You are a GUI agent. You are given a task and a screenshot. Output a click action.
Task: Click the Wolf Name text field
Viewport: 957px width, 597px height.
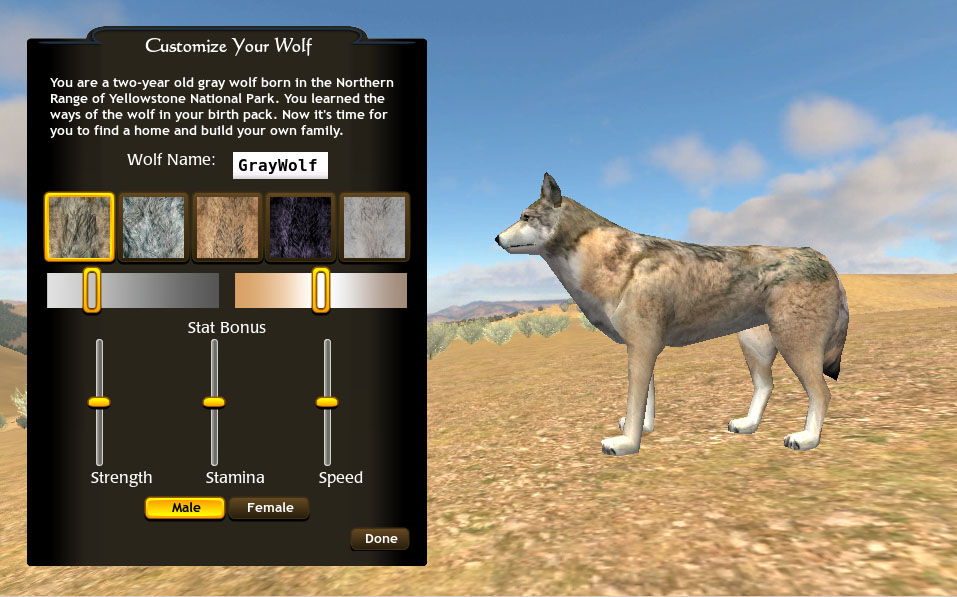click(x=280, y=165)
